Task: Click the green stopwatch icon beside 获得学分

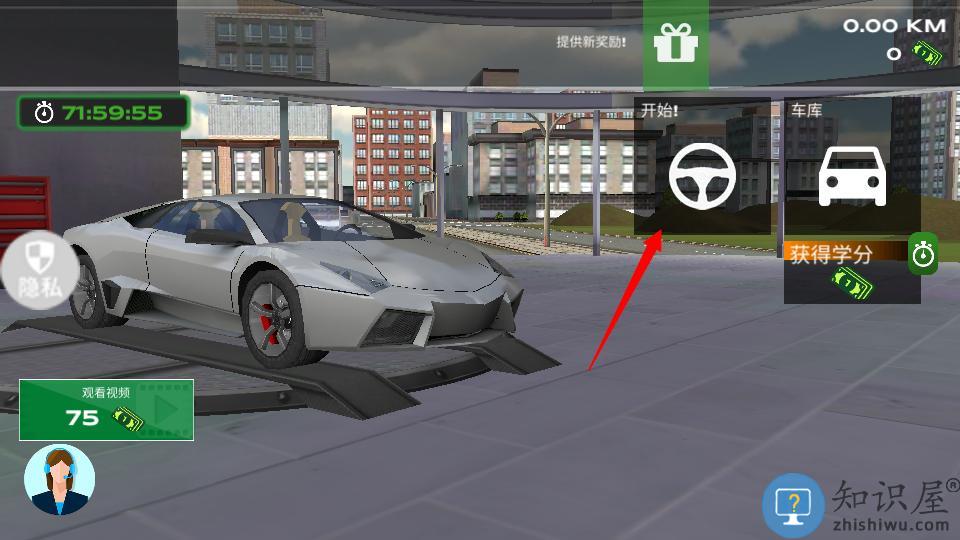Action: (922, 255)
